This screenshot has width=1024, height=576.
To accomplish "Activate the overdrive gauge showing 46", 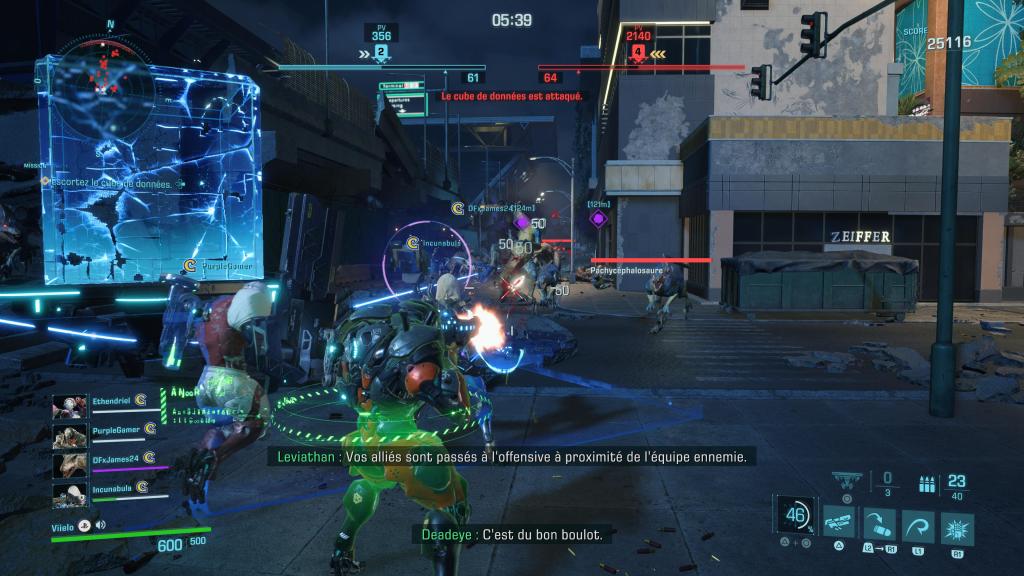I will click(x=797, y=516).
